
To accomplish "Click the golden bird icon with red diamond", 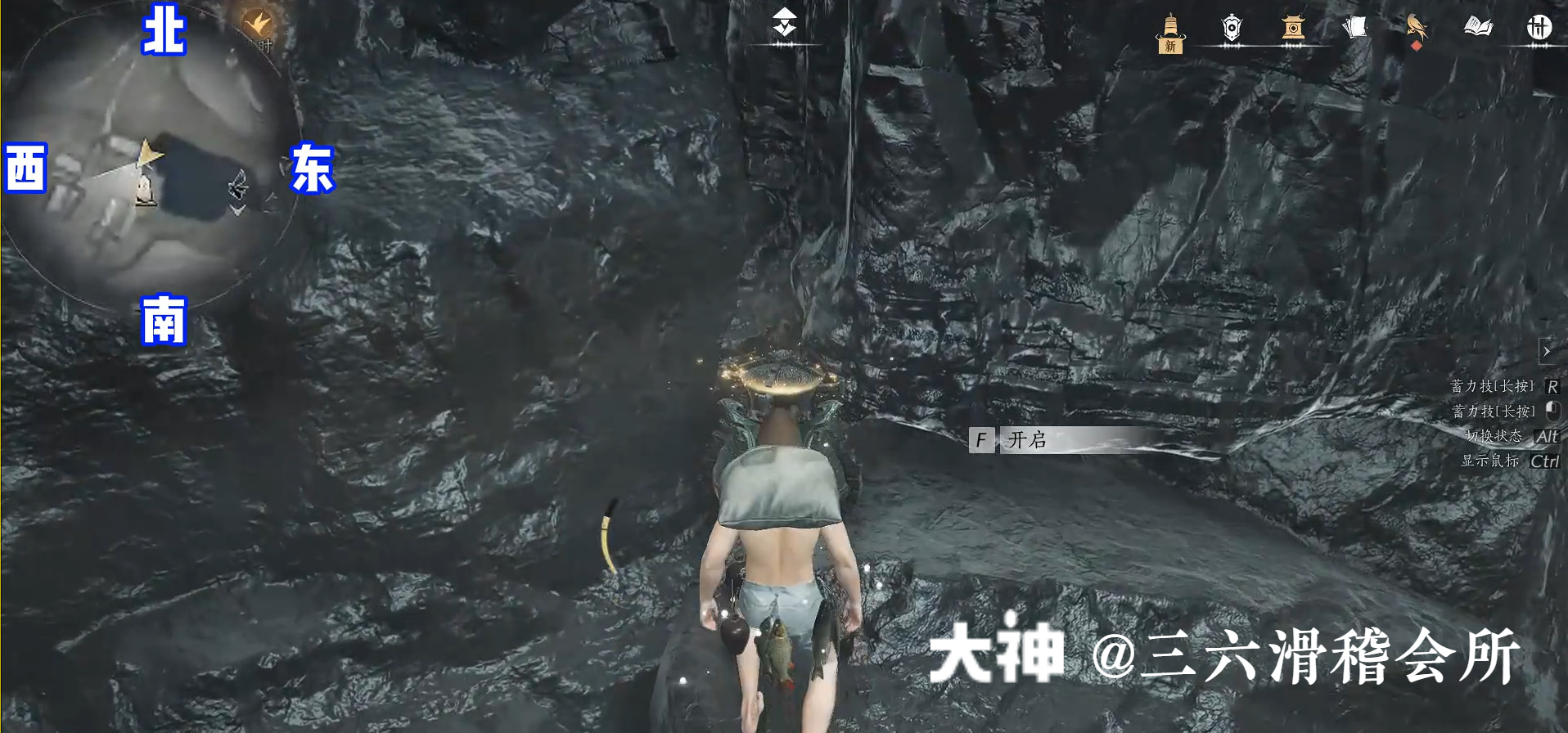I will (x=1416, y=29).
